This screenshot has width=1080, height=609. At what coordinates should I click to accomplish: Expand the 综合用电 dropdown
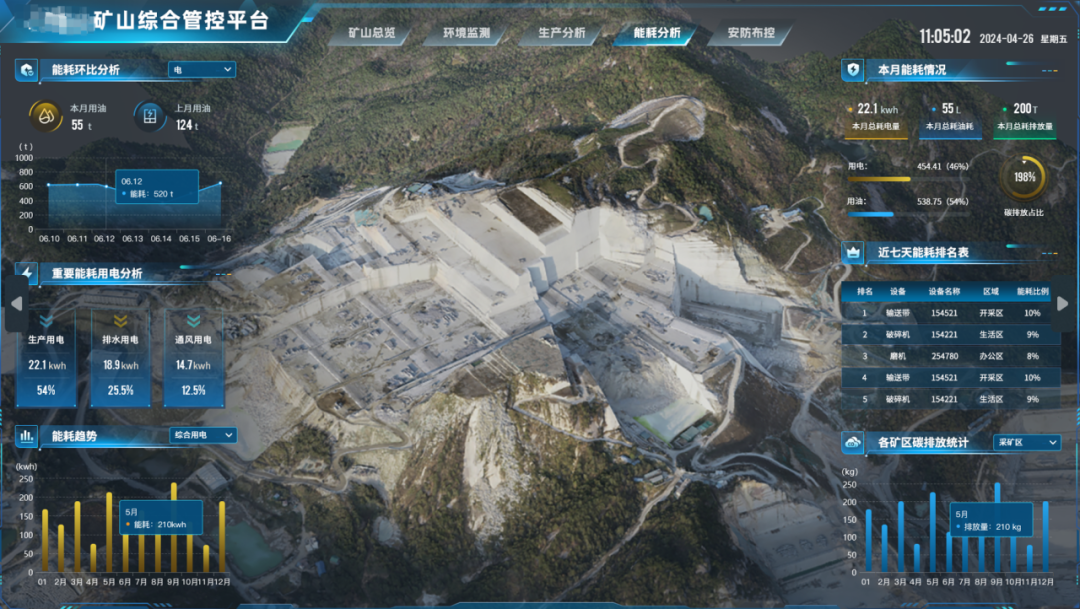203,435
